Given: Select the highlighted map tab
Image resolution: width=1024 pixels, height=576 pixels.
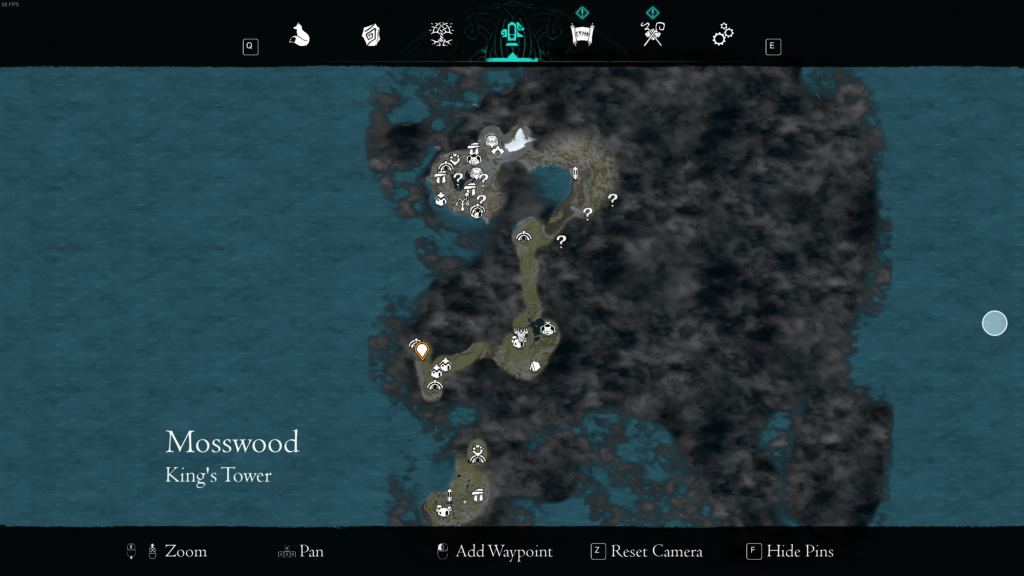Looking at the screenshot, I should (511, 35).
